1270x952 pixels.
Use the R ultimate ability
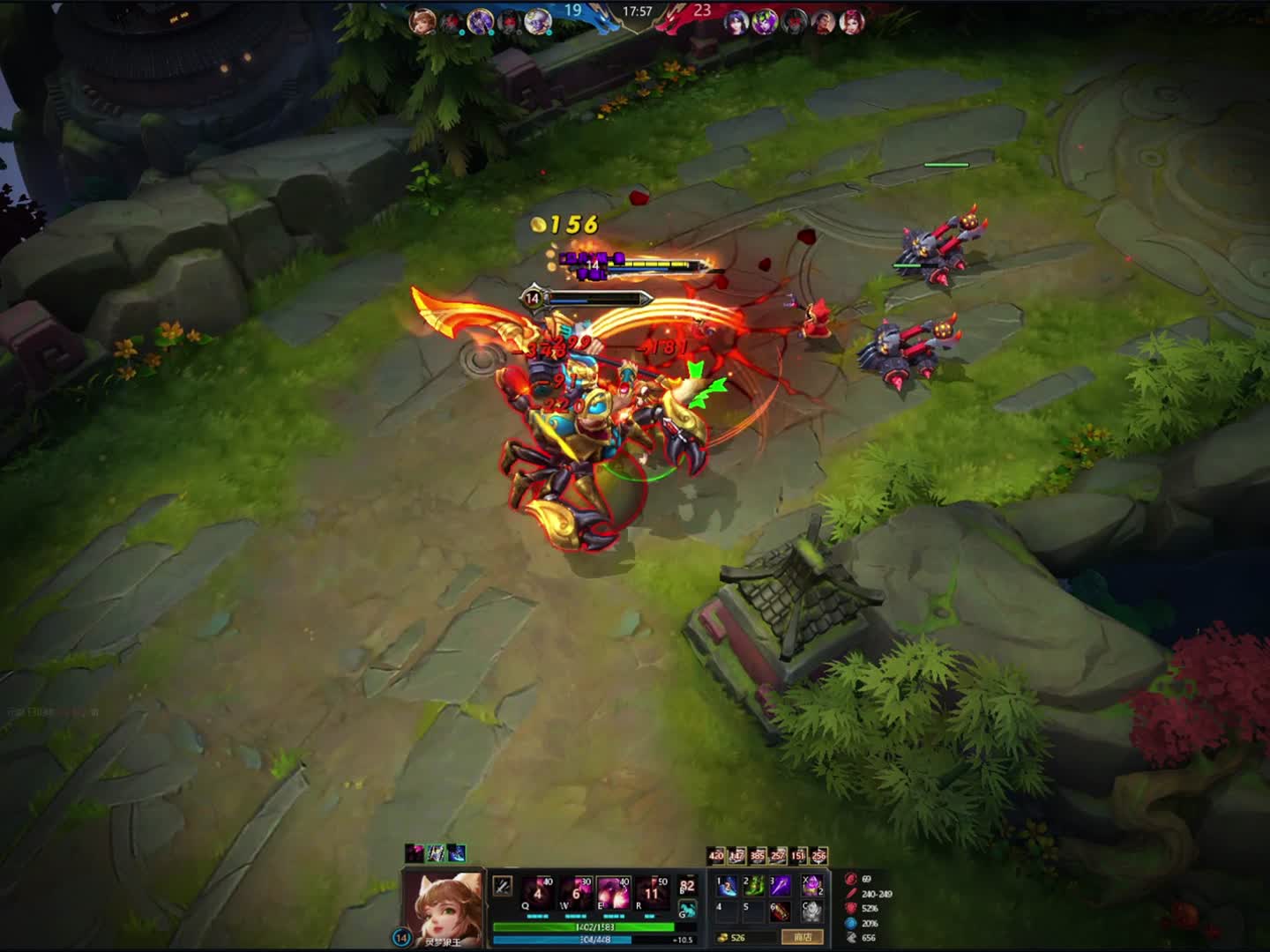point(653,890)
